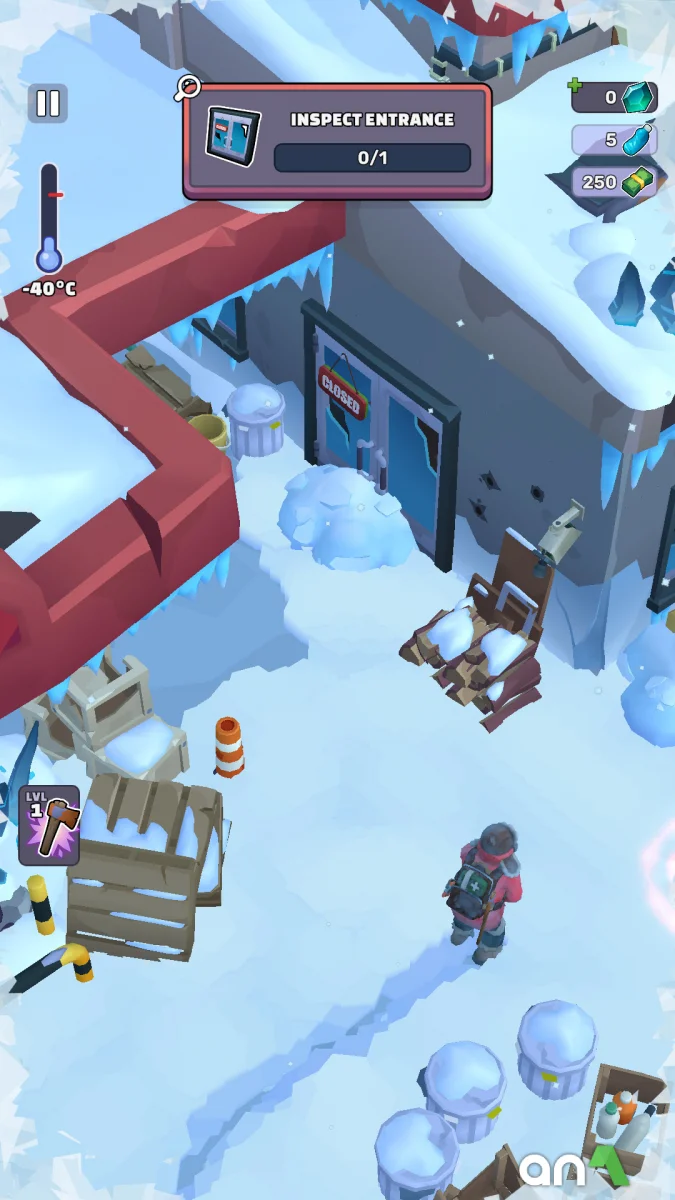Viewport: 675px width, 1200px height.
Task: Tap the green plus gem counter
Action: pyautogui.click(x=614, y=97)
